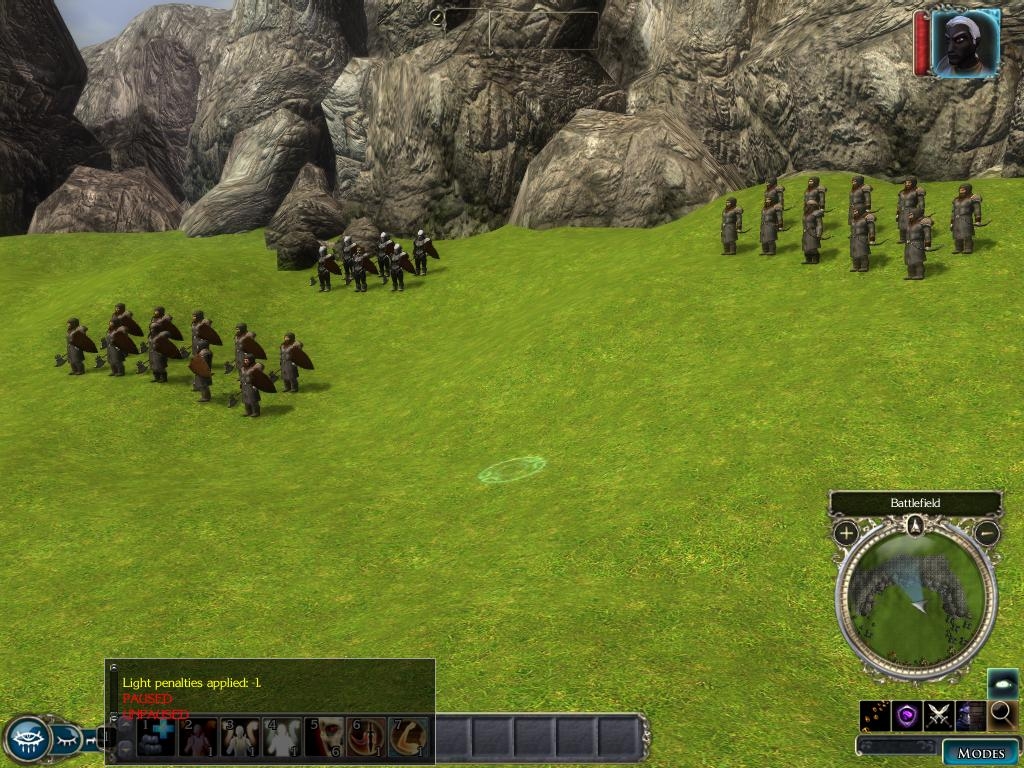Use hotbar slot 5 face ability
The image size is (1024, 768).
tap(324, 737)
